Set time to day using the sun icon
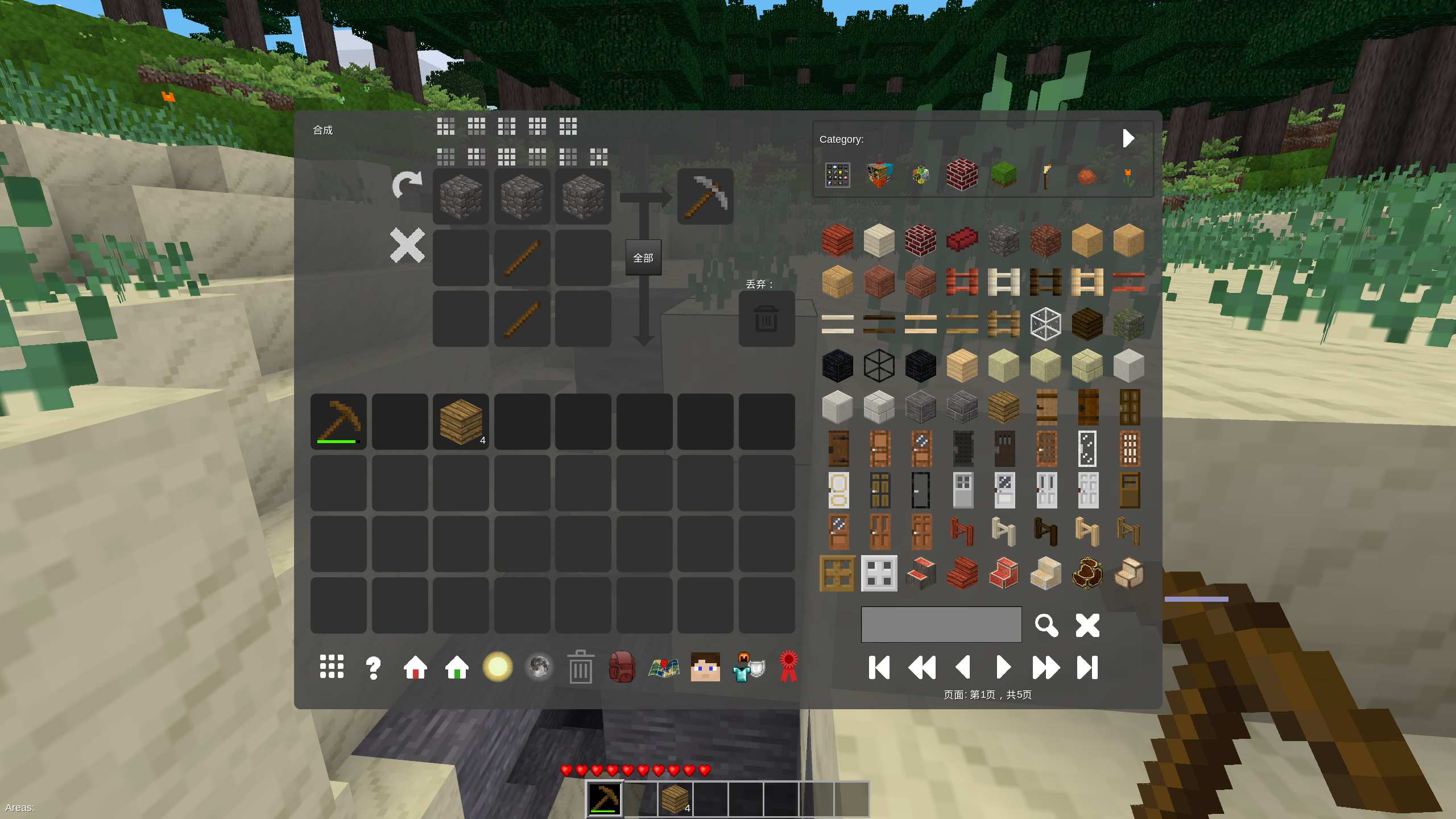Viewport: 1456px width, 819px height. click(499, 667)
